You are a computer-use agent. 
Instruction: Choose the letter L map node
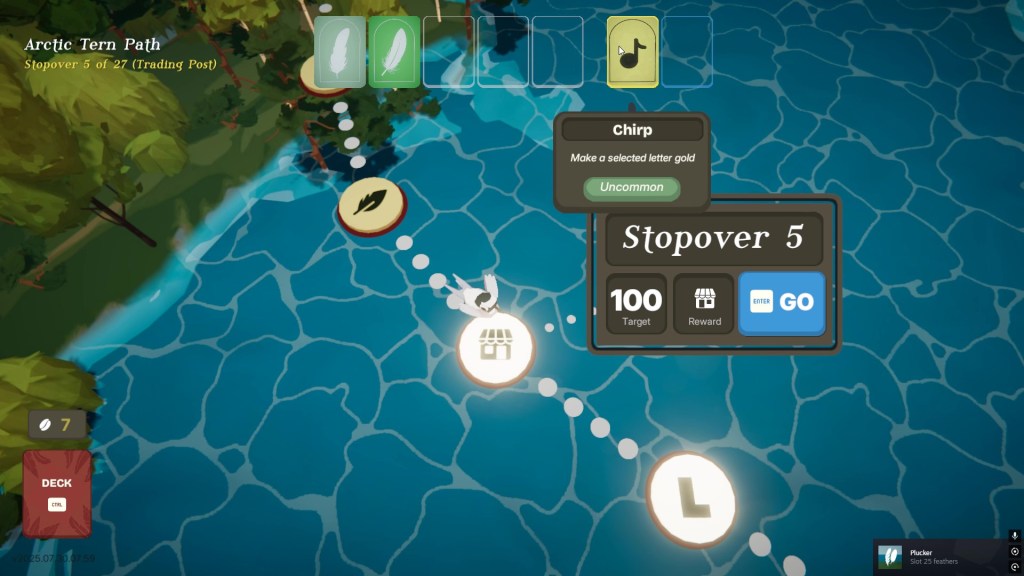pos(691,494)
